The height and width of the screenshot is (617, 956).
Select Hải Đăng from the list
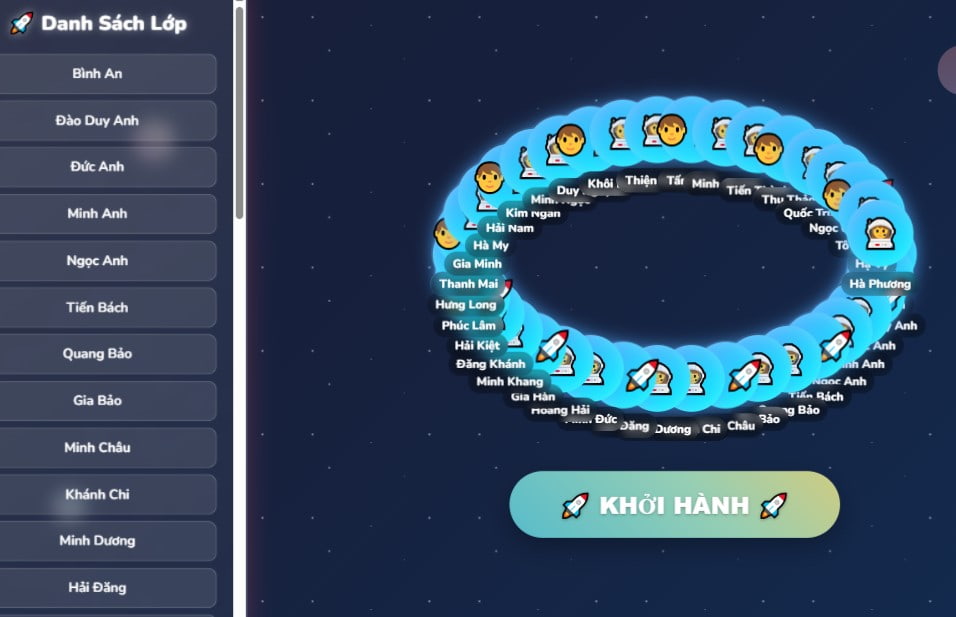98,588
